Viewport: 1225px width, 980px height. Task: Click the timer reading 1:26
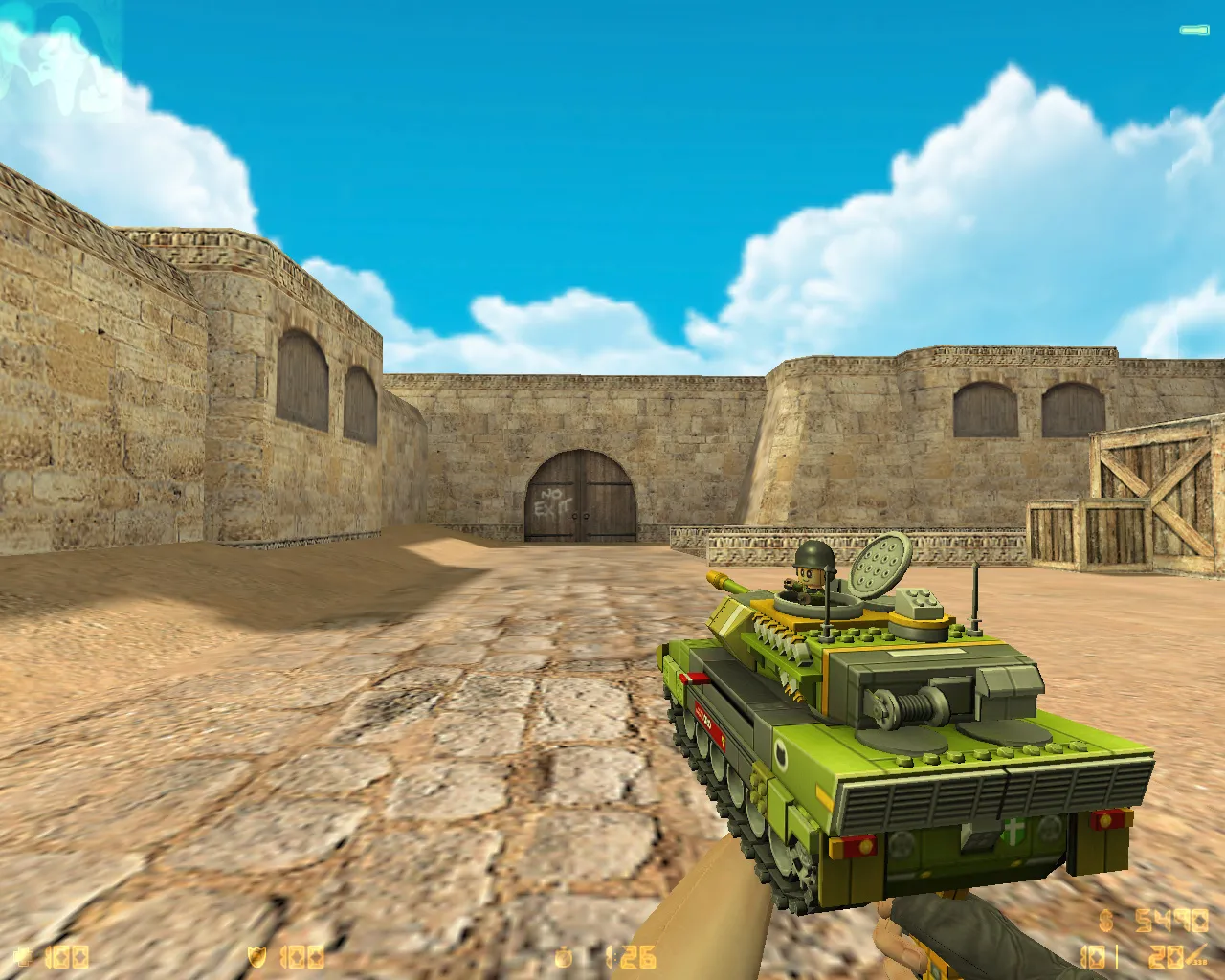(x=630, y=956)
